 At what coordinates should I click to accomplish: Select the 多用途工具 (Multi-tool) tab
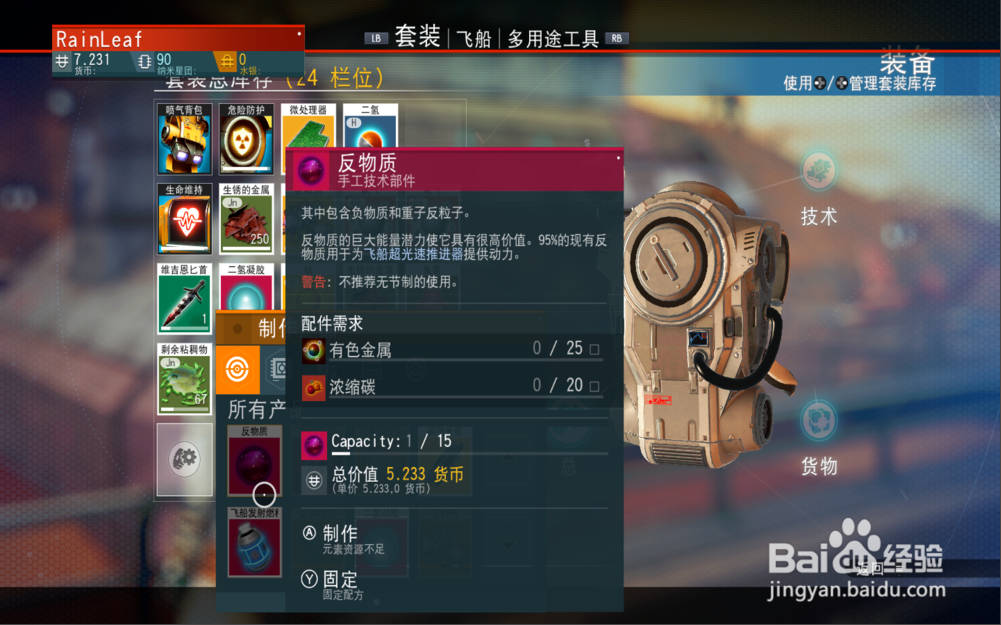point(552,39)
